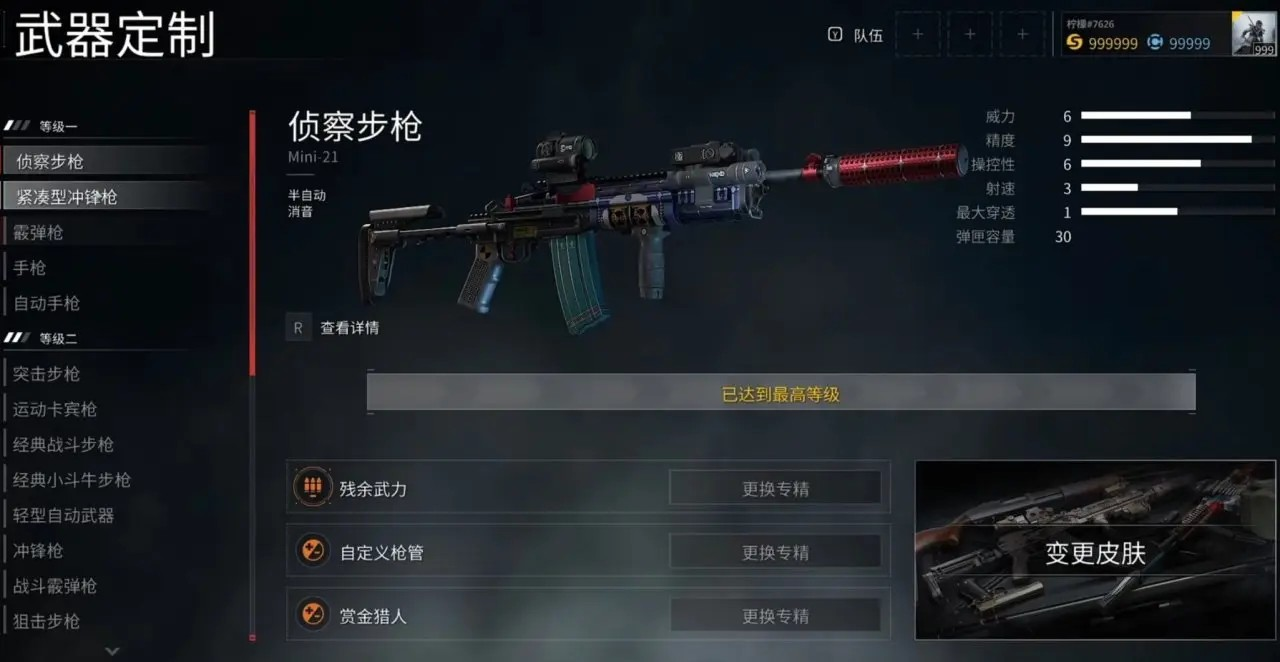Open the 霰弹枪 weapon entry
The width and height of the screenshot is (1280, 662).
(x=39, y=233)
